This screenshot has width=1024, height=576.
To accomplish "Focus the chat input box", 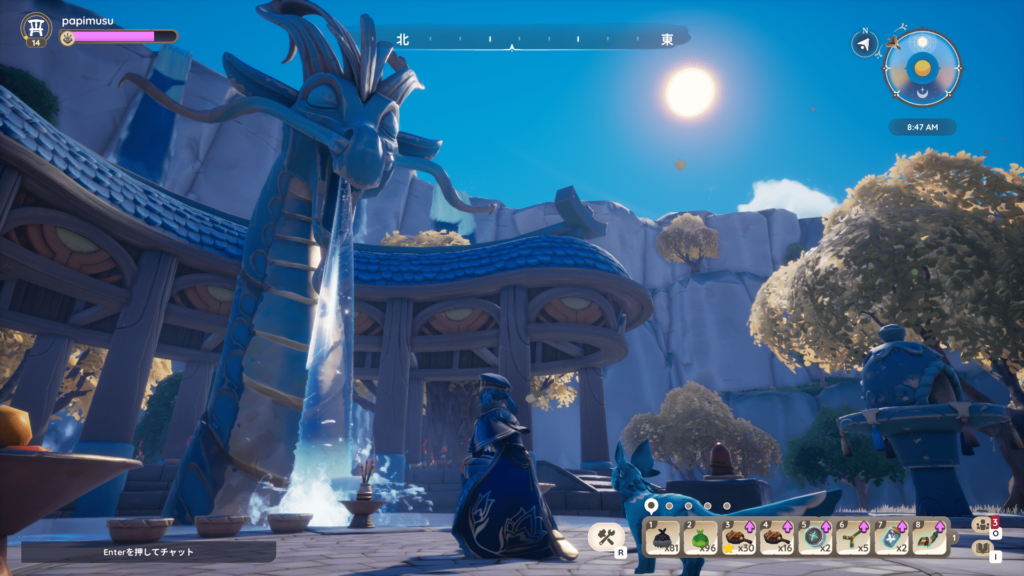I will (148, 551).
